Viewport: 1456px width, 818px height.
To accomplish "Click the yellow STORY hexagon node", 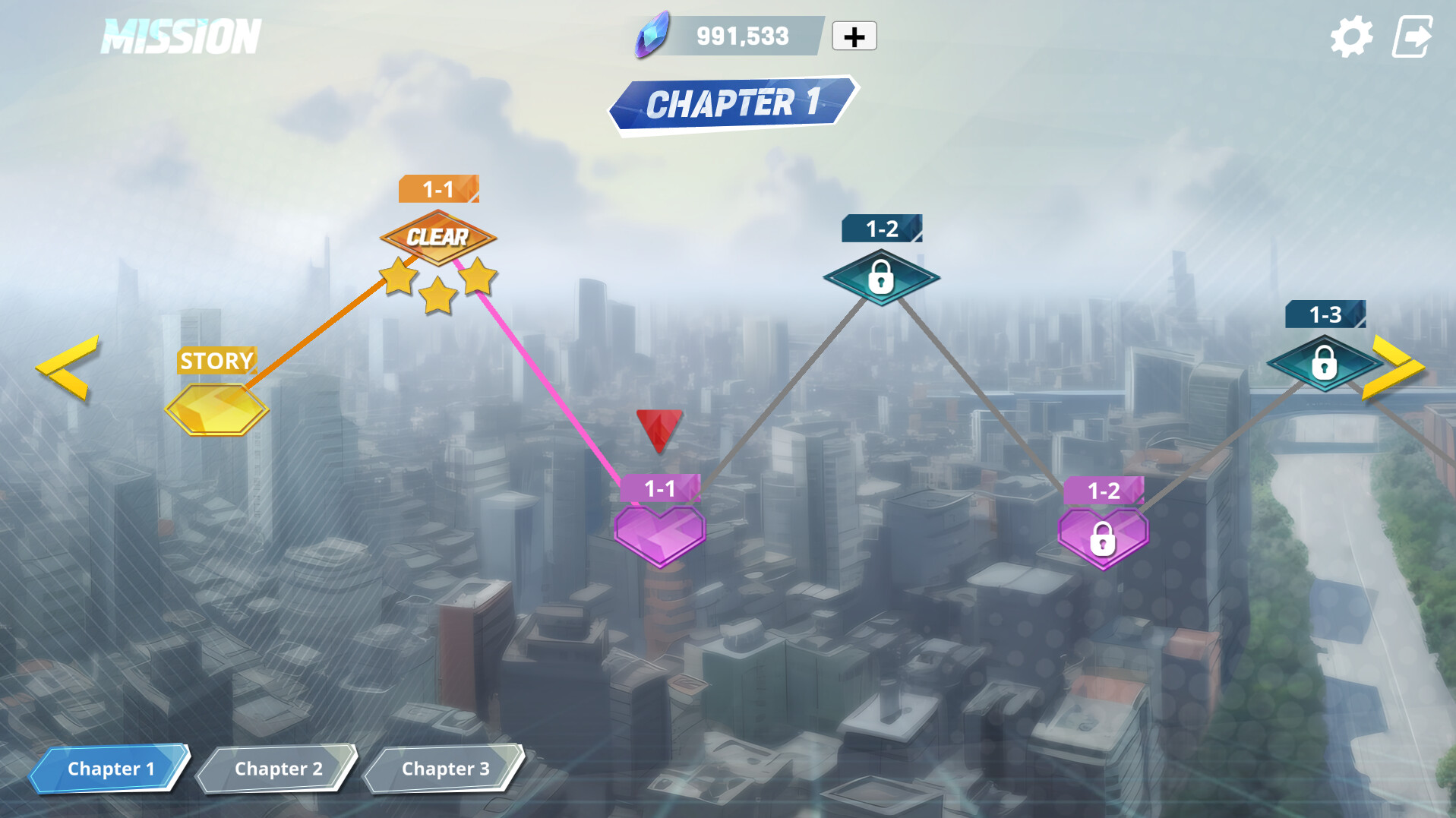I will (x=216, y=410).
